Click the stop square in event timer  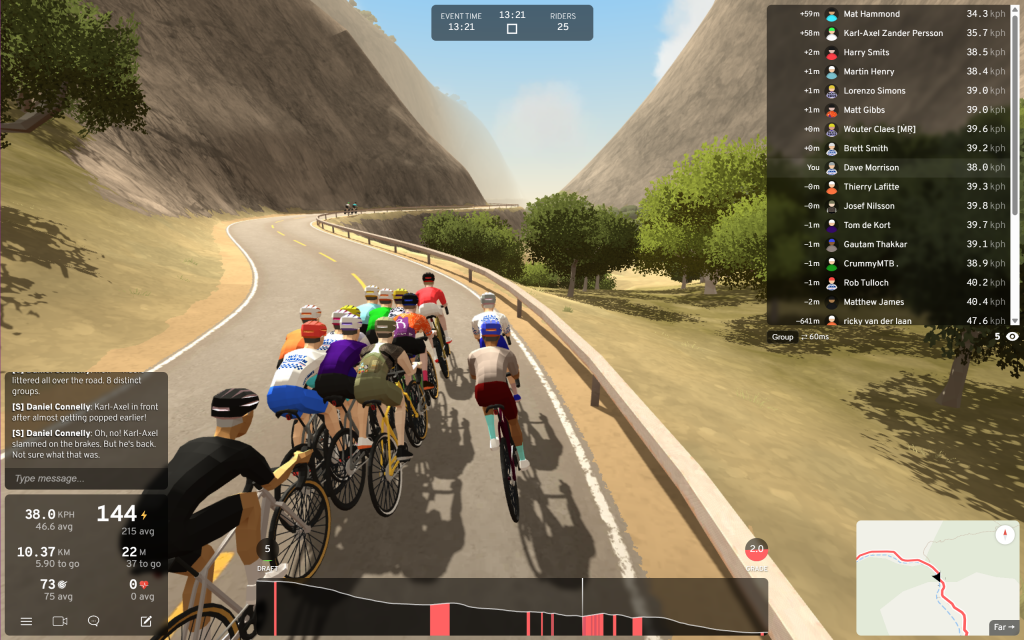(x=512, y=29)
